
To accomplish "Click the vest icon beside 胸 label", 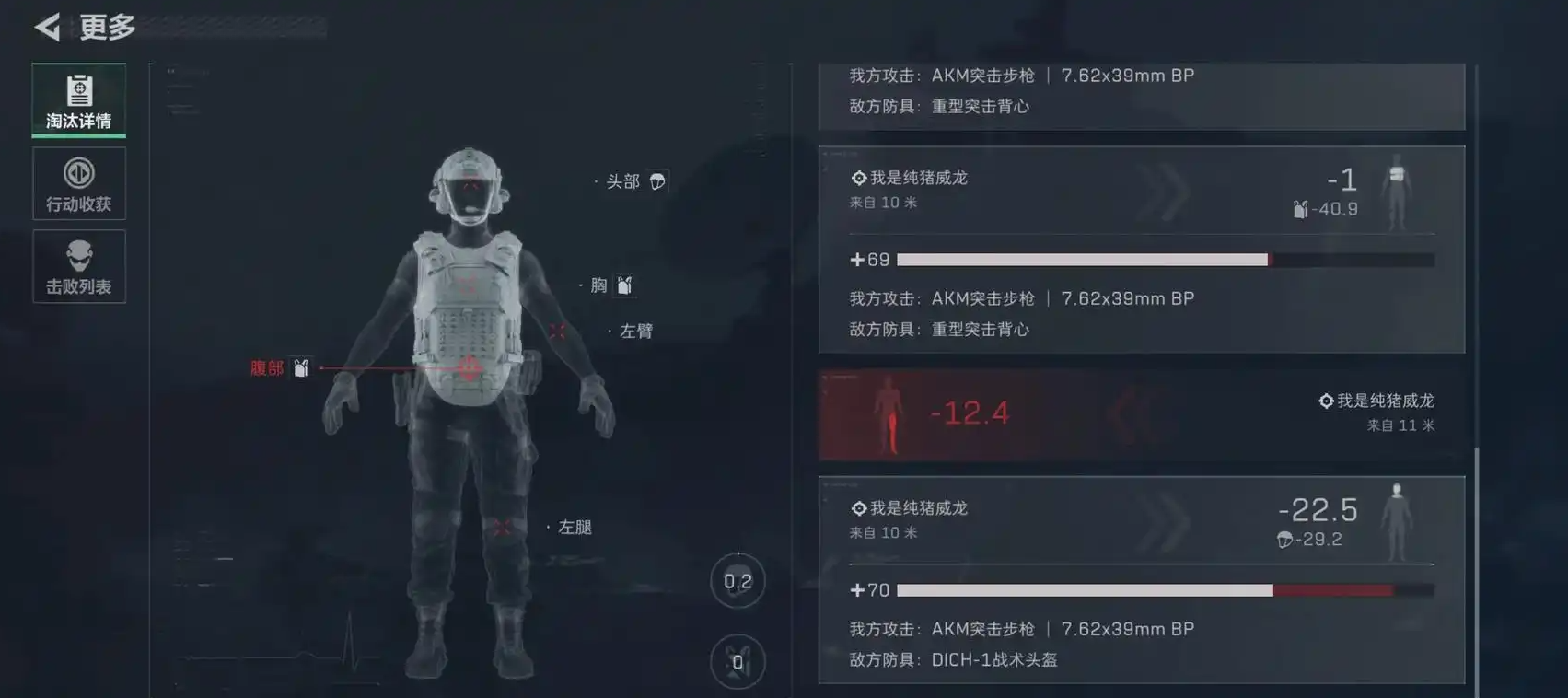I will [x=623, y=285].
